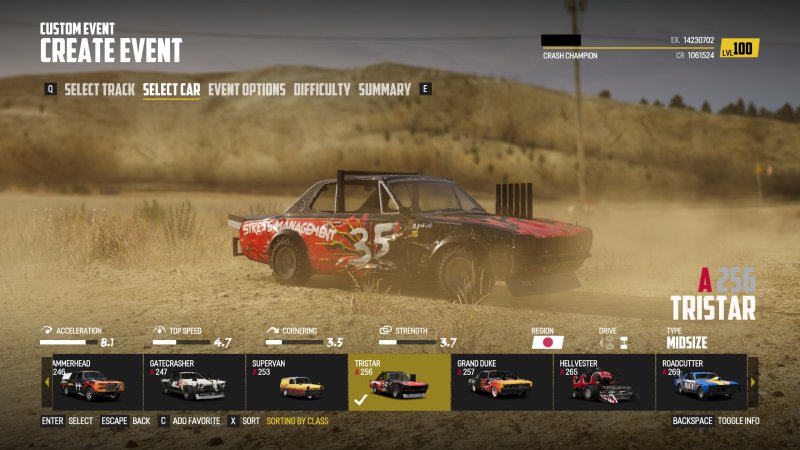
Task: Add the car as Favorite
Action: (197, 421)
